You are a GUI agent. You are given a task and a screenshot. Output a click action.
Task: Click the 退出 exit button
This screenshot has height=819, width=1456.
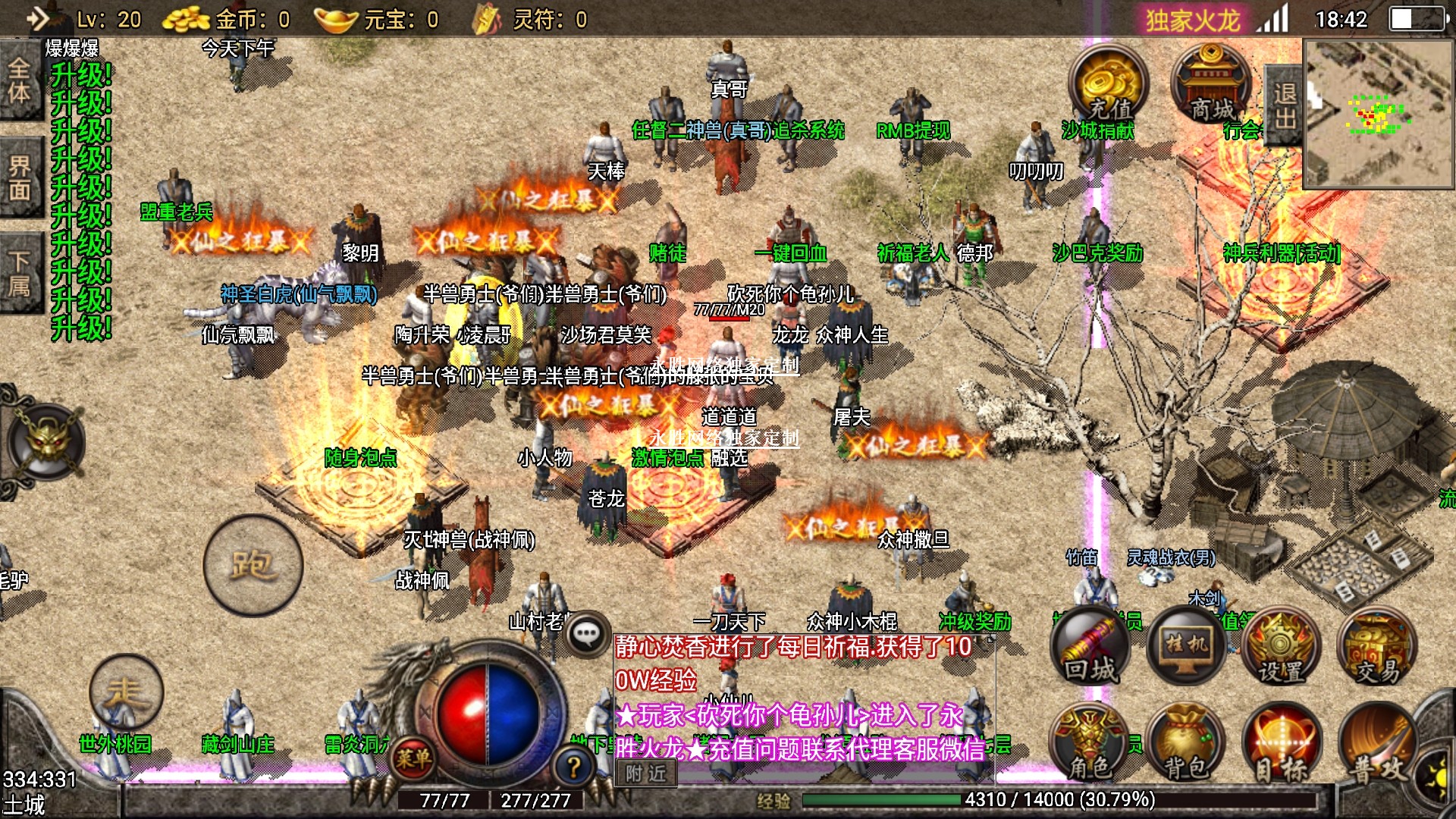tap(1284, 106)
